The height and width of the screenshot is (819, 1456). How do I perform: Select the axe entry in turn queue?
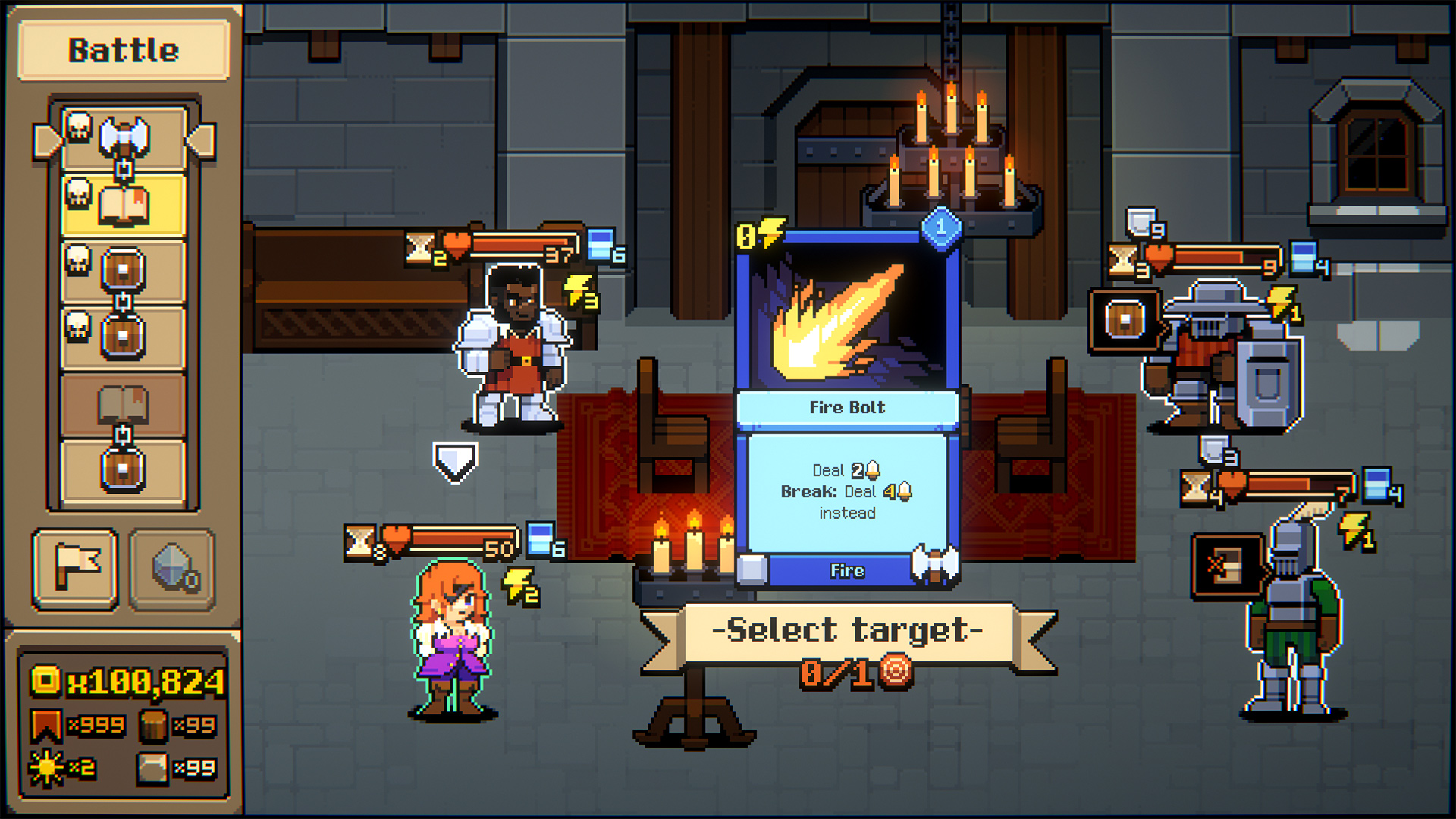[124, 139]
